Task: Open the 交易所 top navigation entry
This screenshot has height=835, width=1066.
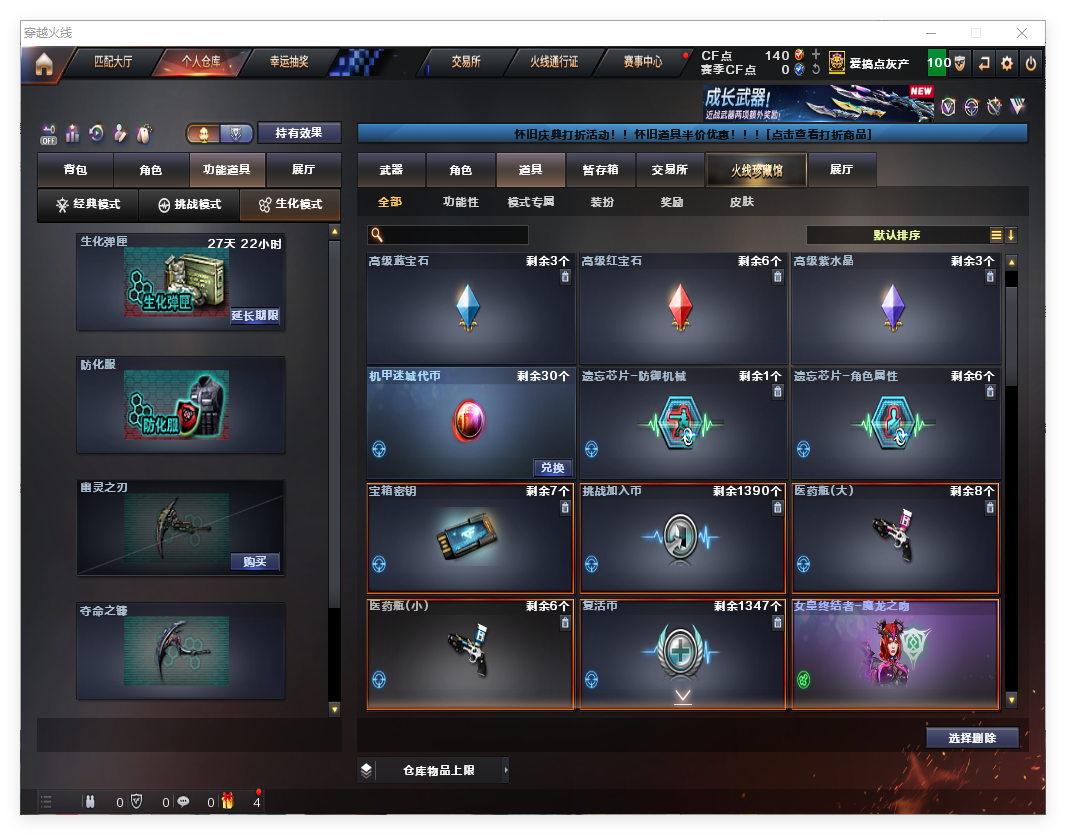Action: (465, 62)
